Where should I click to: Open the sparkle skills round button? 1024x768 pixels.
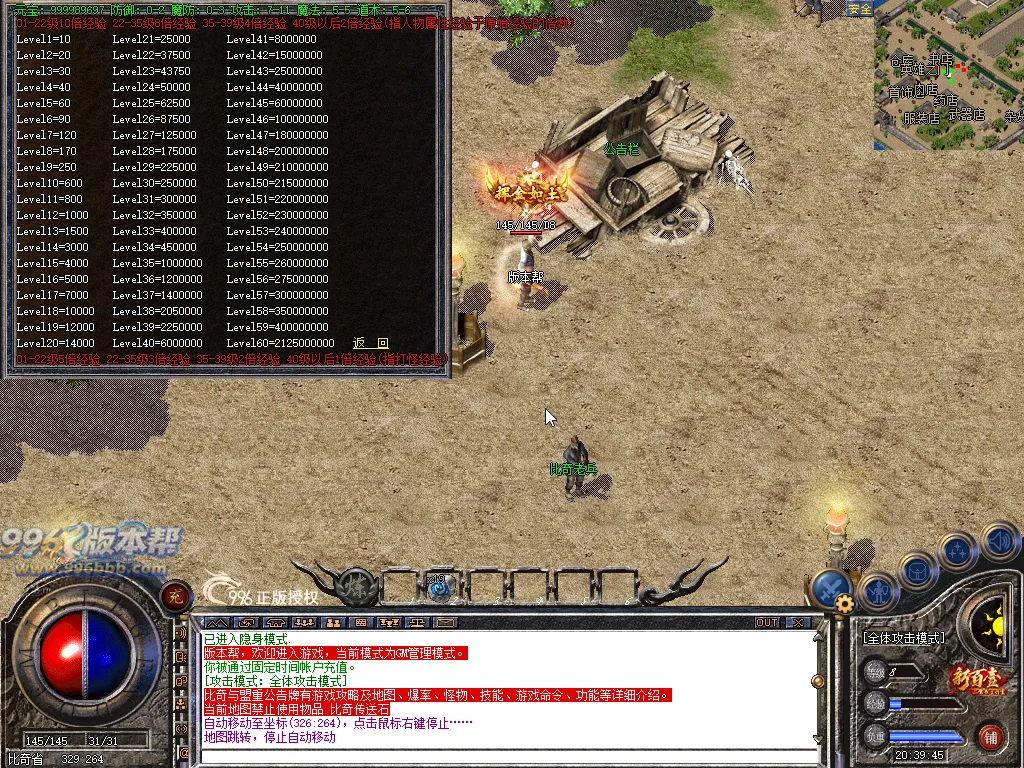957,550
